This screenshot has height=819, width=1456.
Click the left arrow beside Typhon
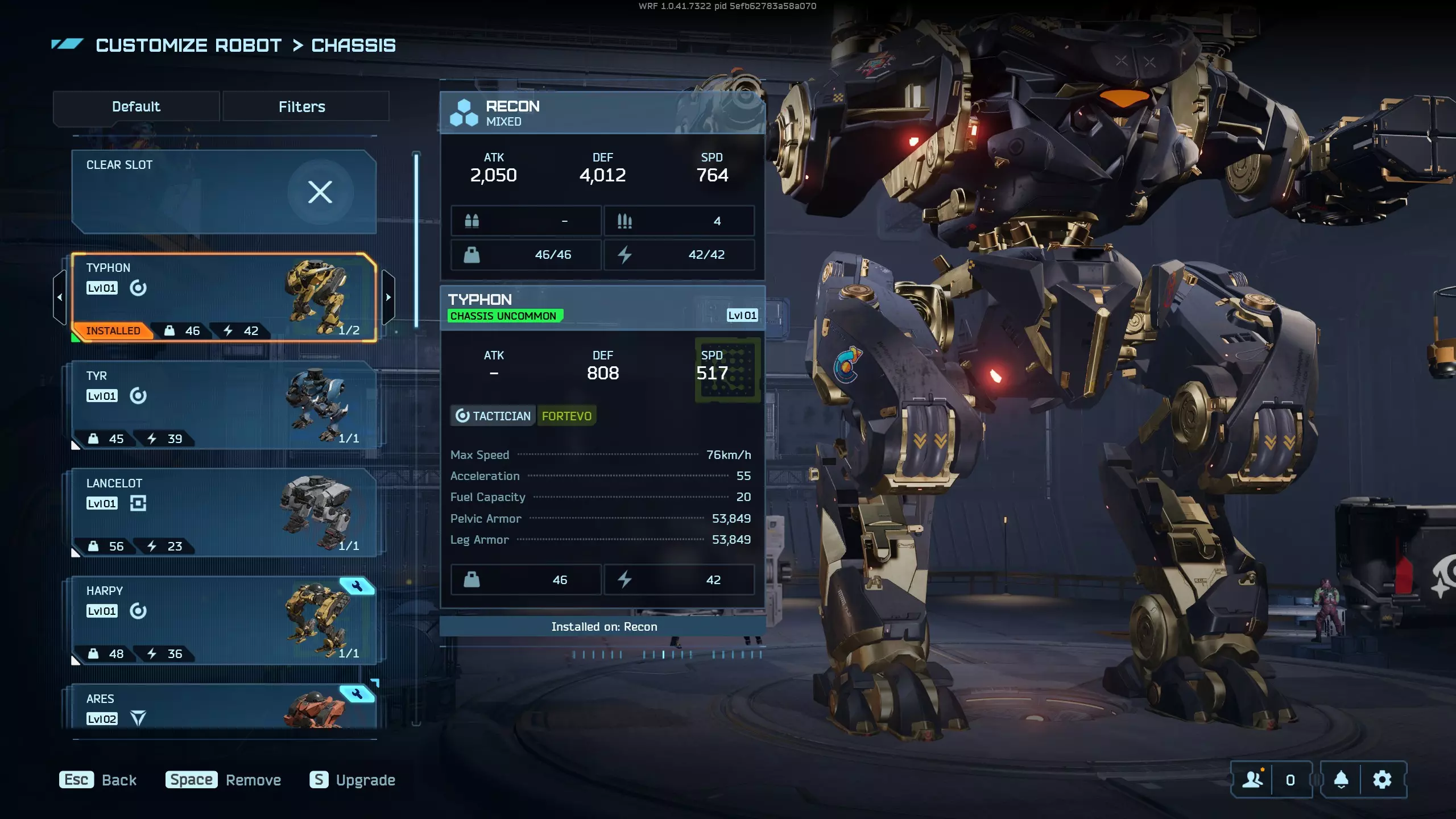60,297
